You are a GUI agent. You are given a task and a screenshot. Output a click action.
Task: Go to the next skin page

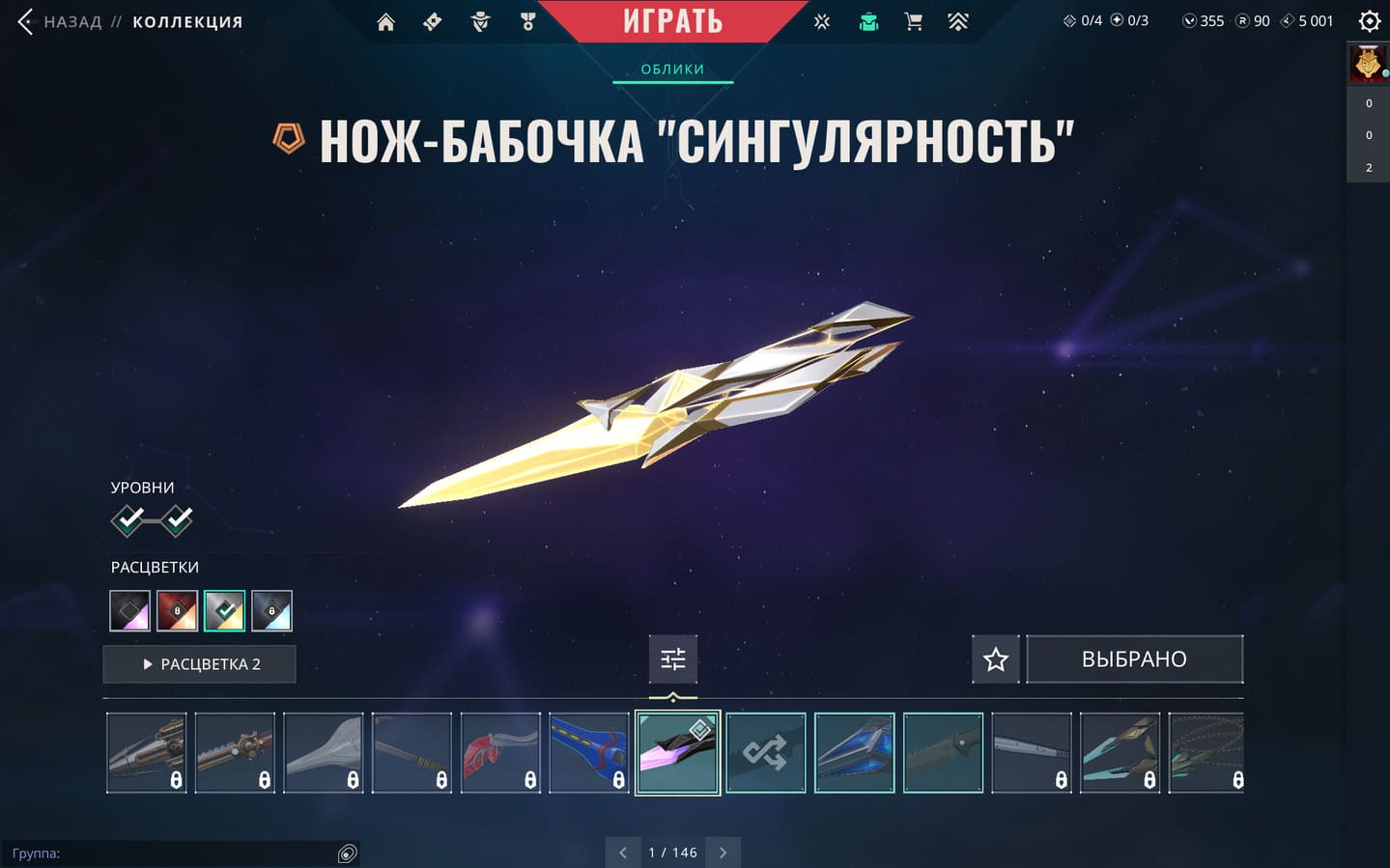[723, 853]
